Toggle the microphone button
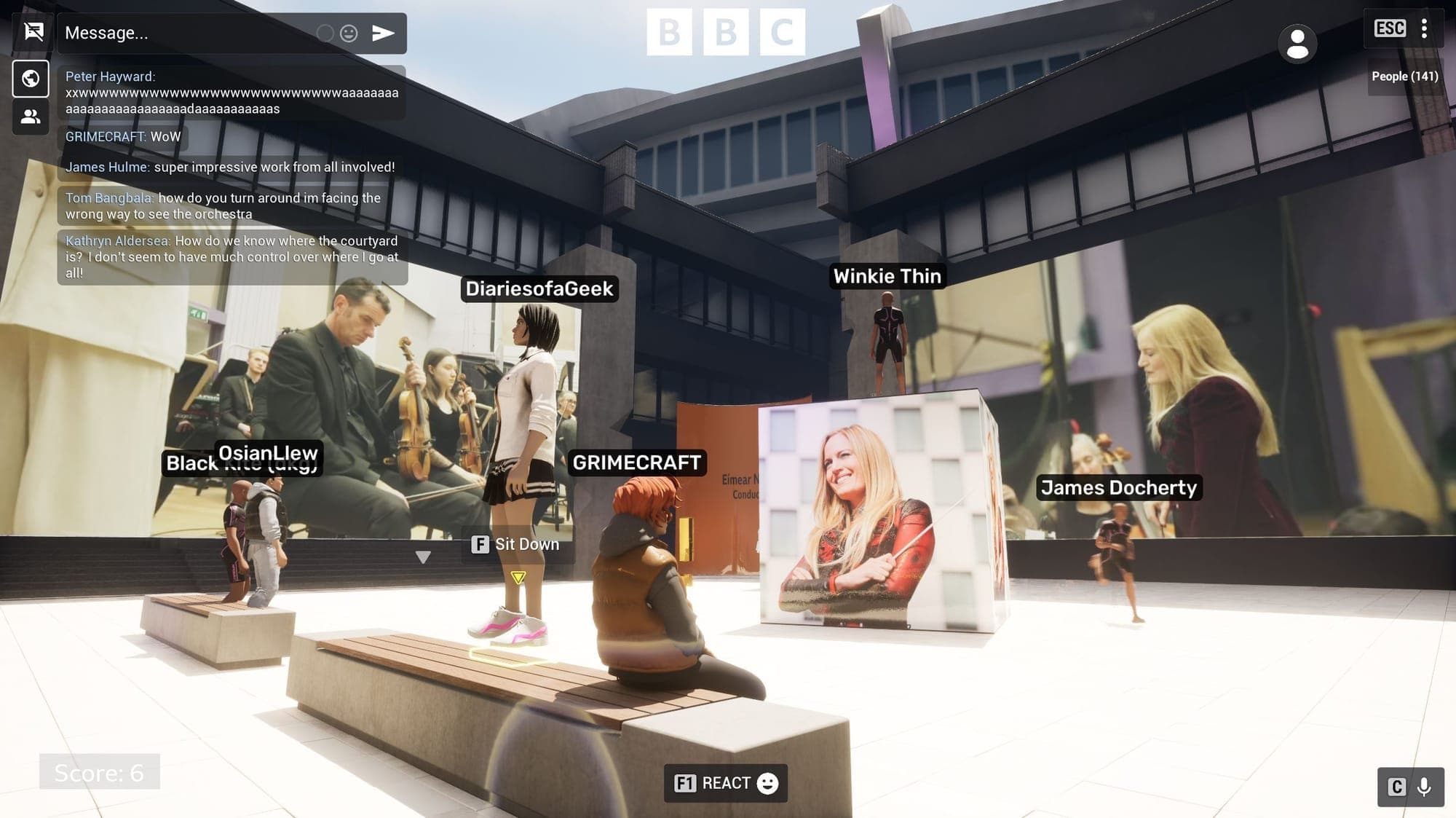Viewport: 1456px width, 818px height. [1424, 787]
